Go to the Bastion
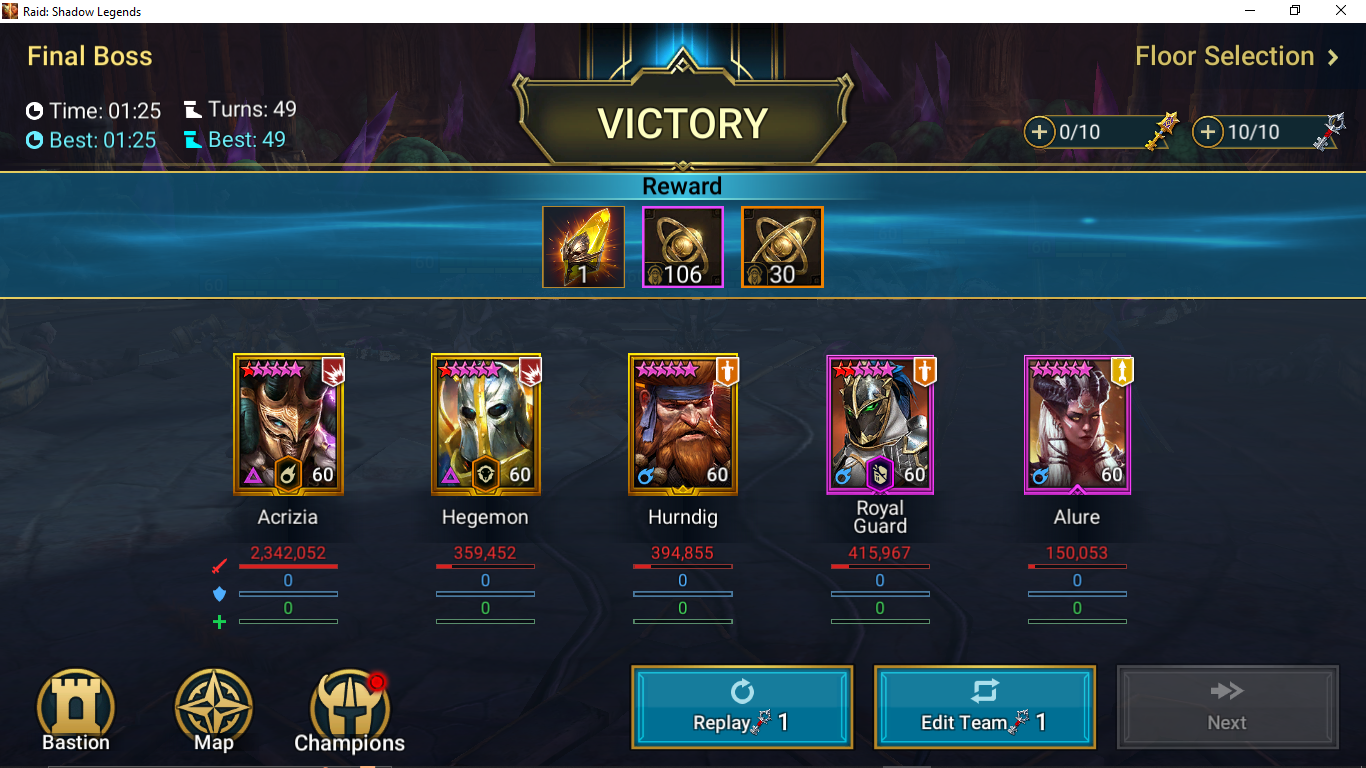The width and height of the screenshot is (1366, 768). click(x=76, y=710)
